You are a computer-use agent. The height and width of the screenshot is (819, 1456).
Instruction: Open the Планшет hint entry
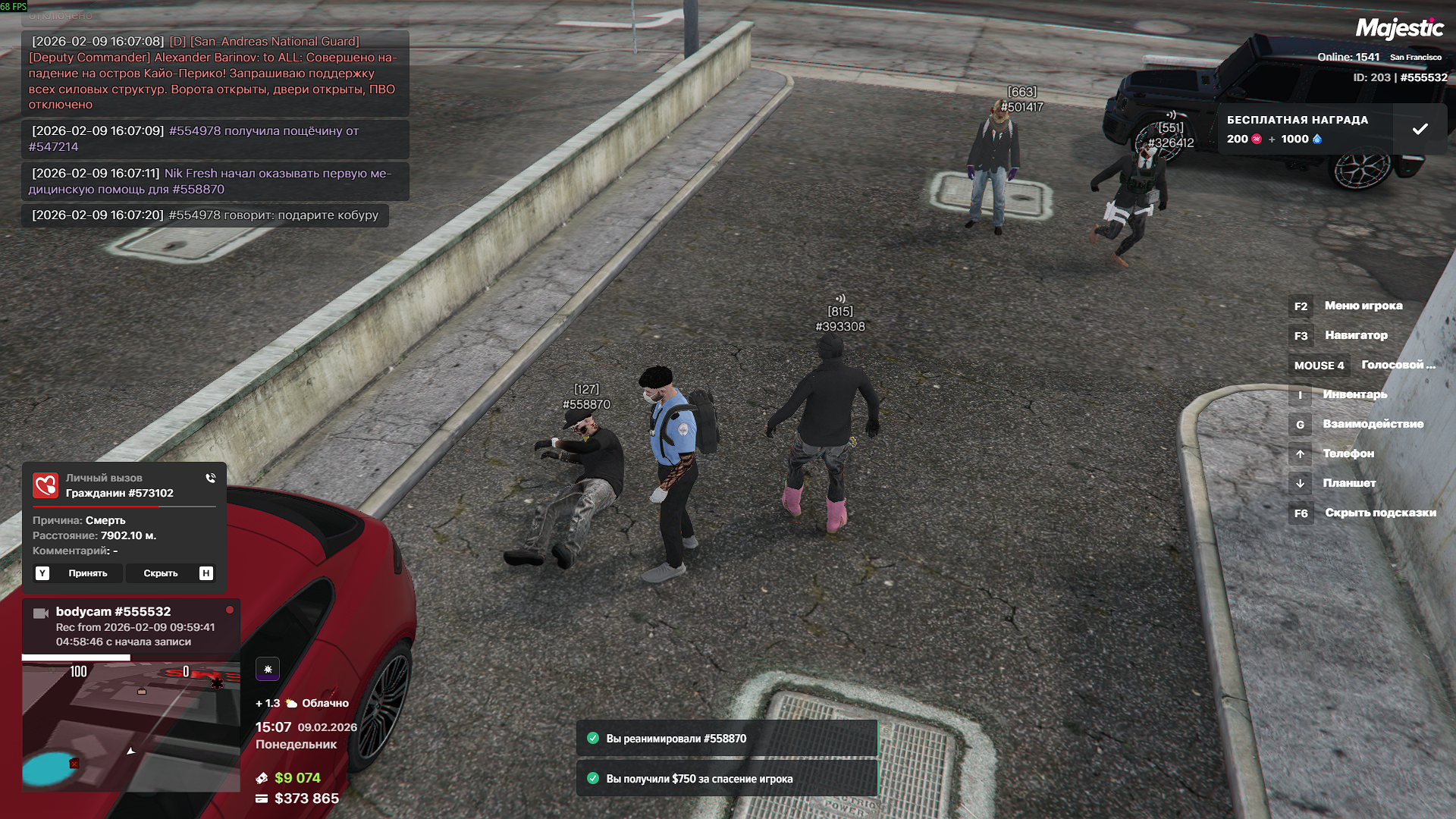point(1348,483)
